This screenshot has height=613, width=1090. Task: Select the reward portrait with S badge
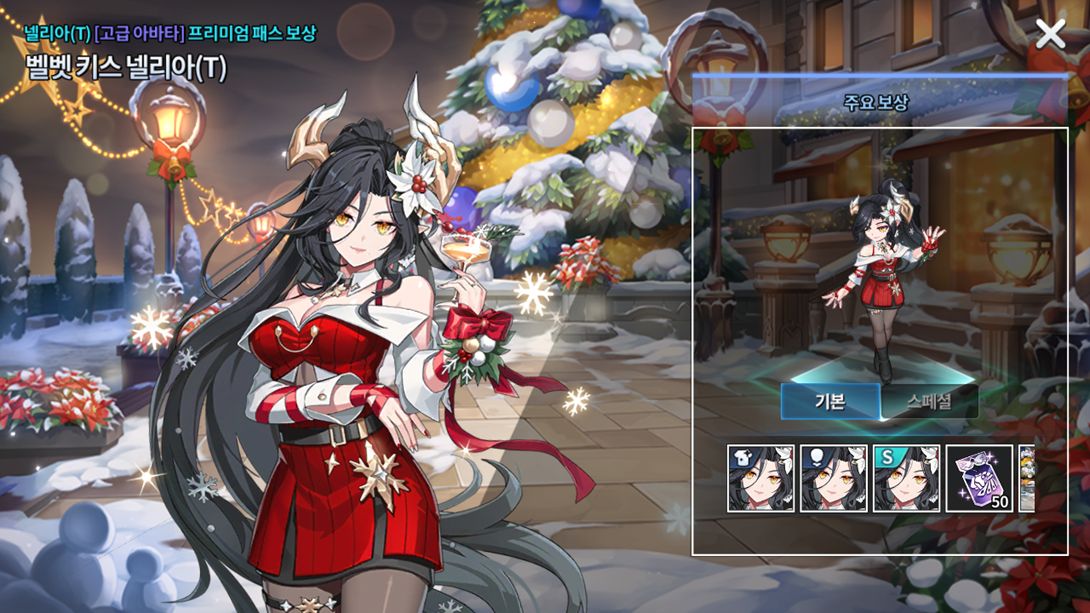906,479
